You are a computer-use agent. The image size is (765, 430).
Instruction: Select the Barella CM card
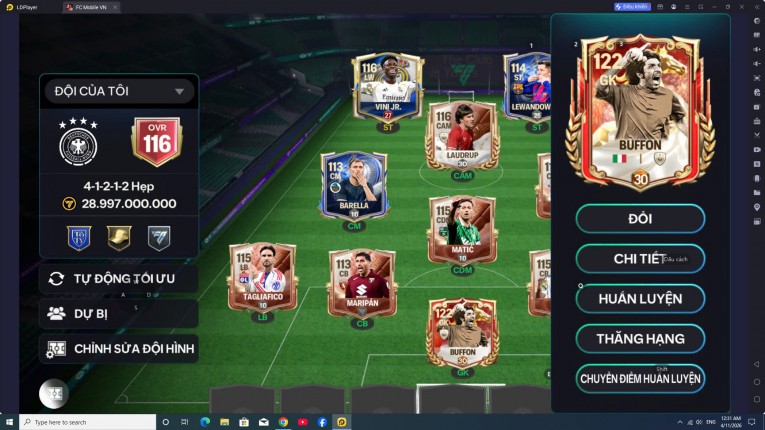coord(354,185)
